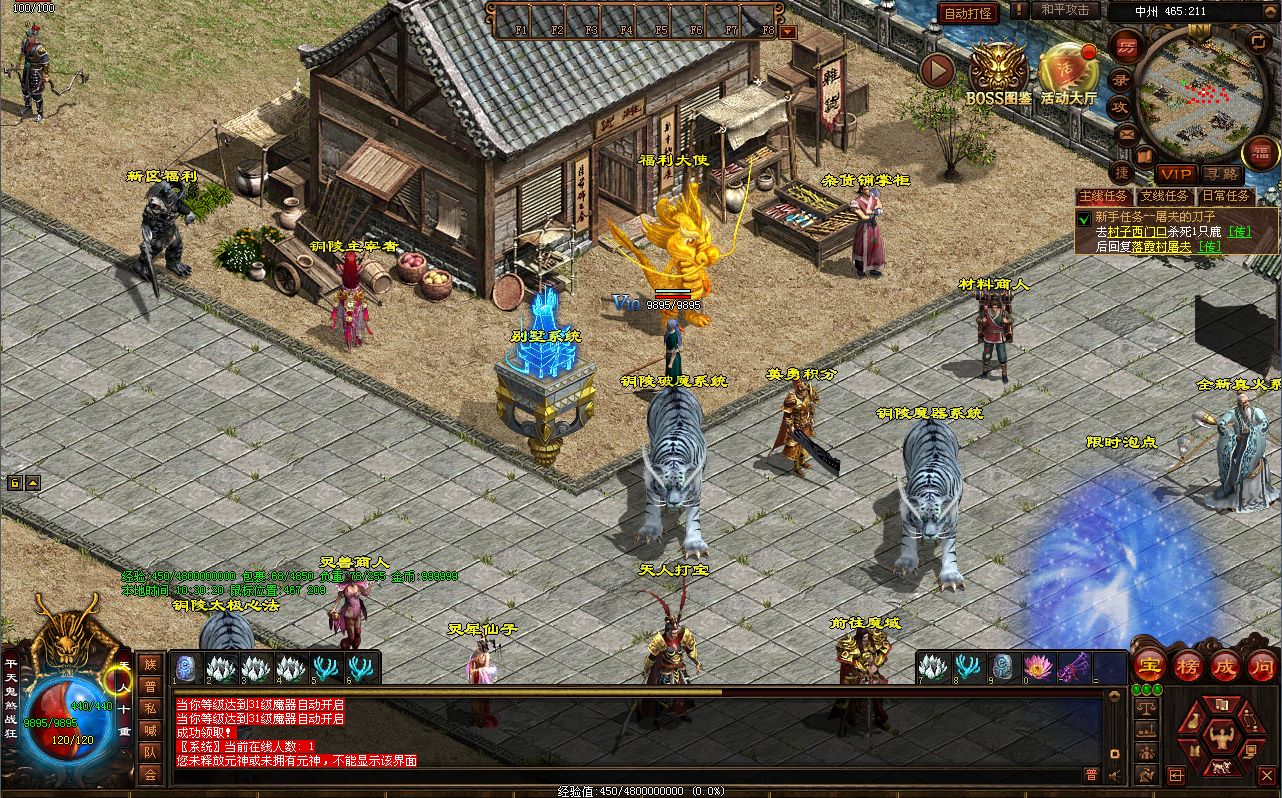1282x798 pixels.
Task: Open the VIP panel
Action: point(1176,175)
